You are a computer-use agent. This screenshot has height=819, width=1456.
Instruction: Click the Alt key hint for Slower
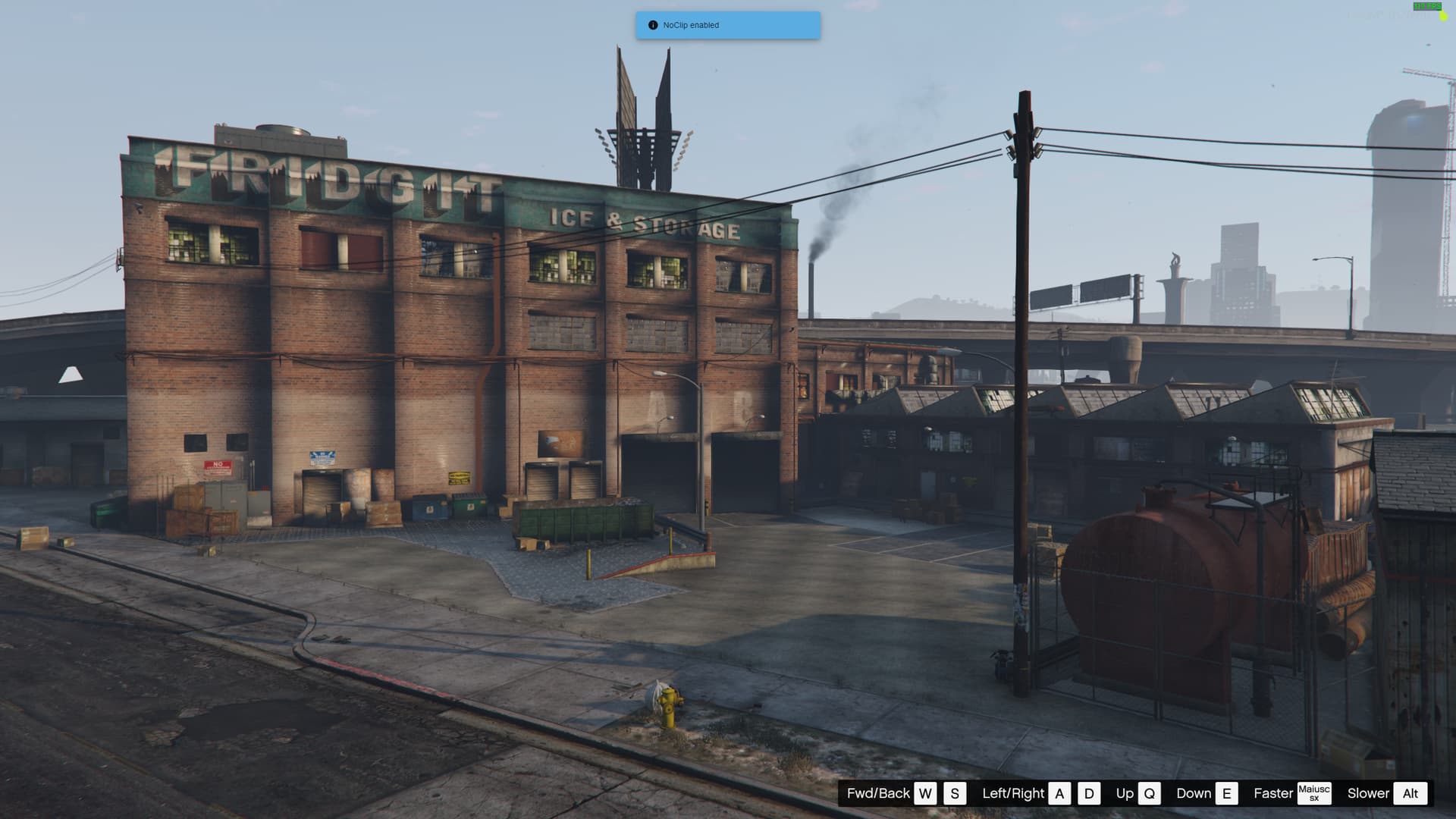(x=1410, y=793)
